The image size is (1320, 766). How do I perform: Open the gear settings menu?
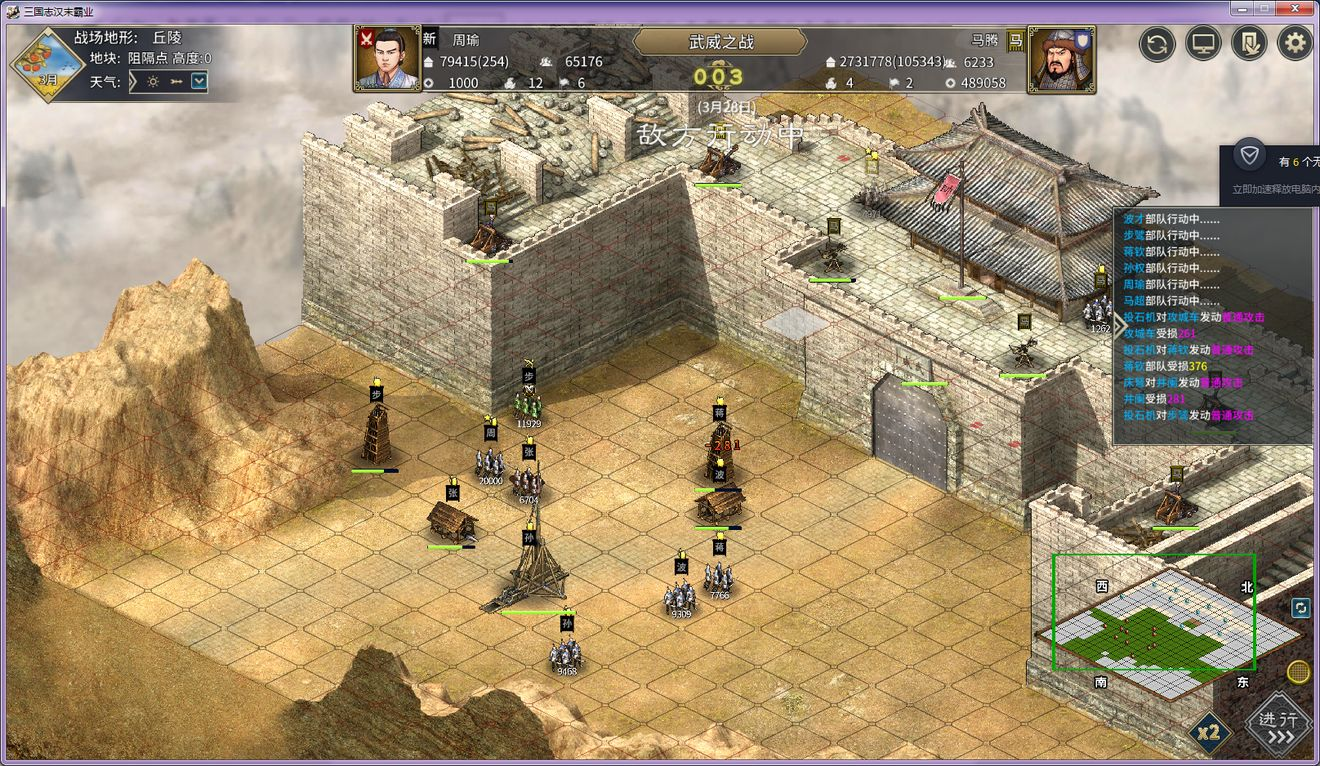pos(1295,43)
